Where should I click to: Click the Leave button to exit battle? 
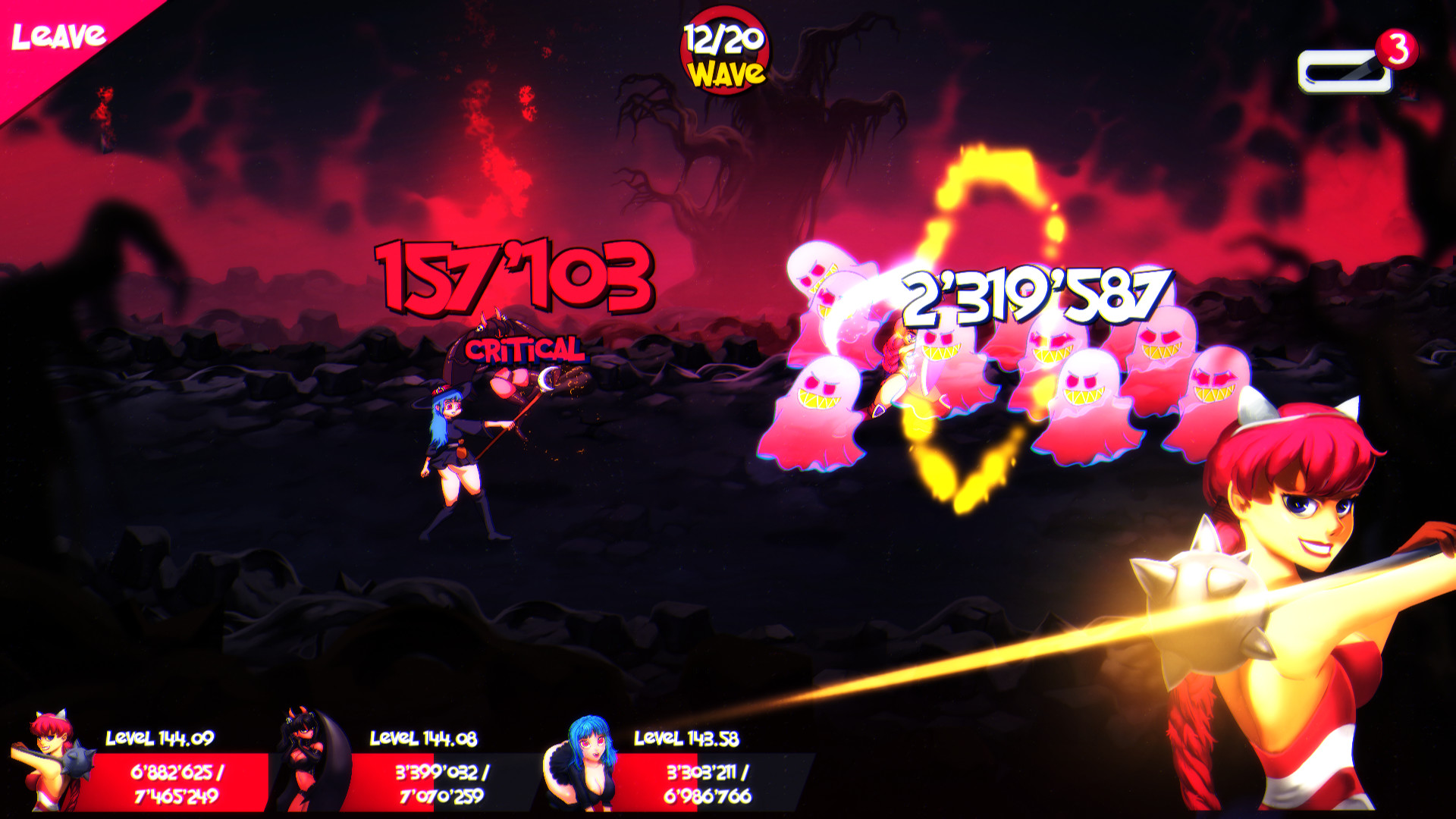tap(61, 34)
